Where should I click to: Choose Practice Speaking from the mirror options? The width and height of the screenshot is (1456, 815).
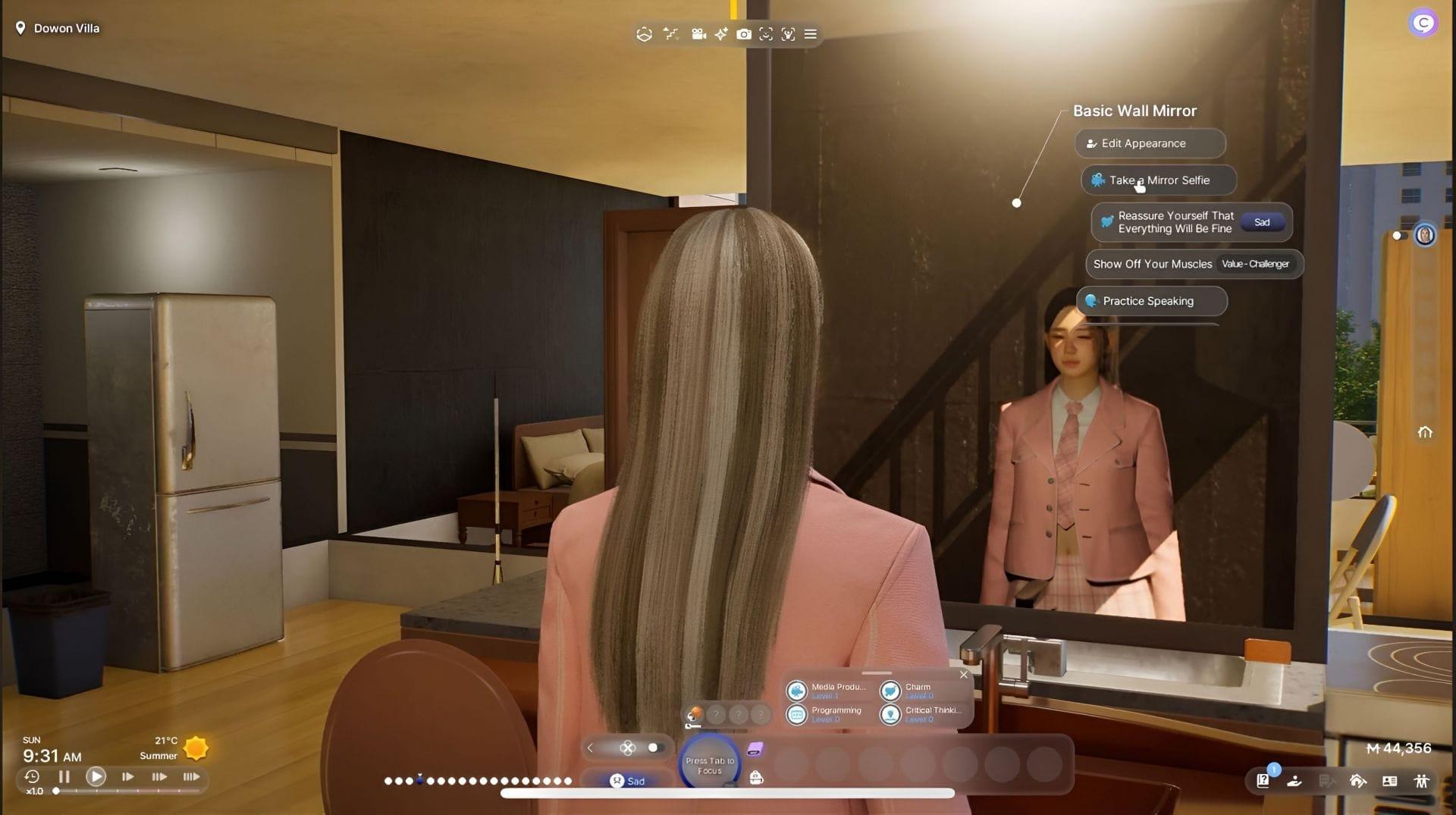point(1150,301)
